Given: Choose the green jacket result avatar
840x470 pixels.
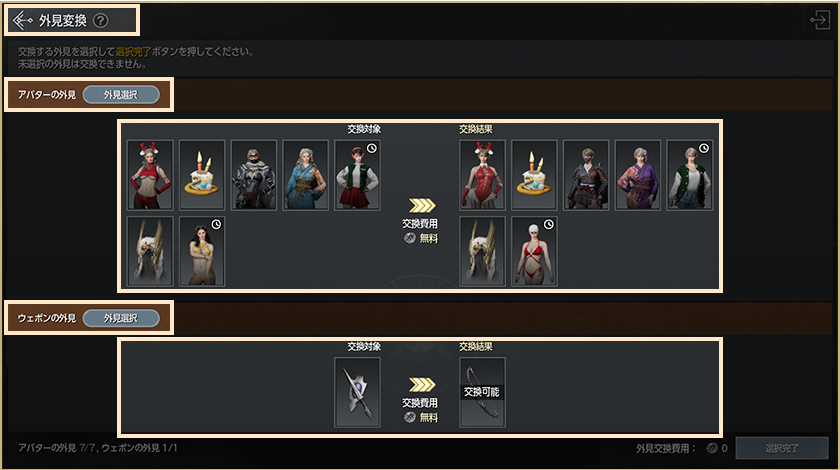Looking at the screenshot, I should pyautogui.click(x=690, y=174).
